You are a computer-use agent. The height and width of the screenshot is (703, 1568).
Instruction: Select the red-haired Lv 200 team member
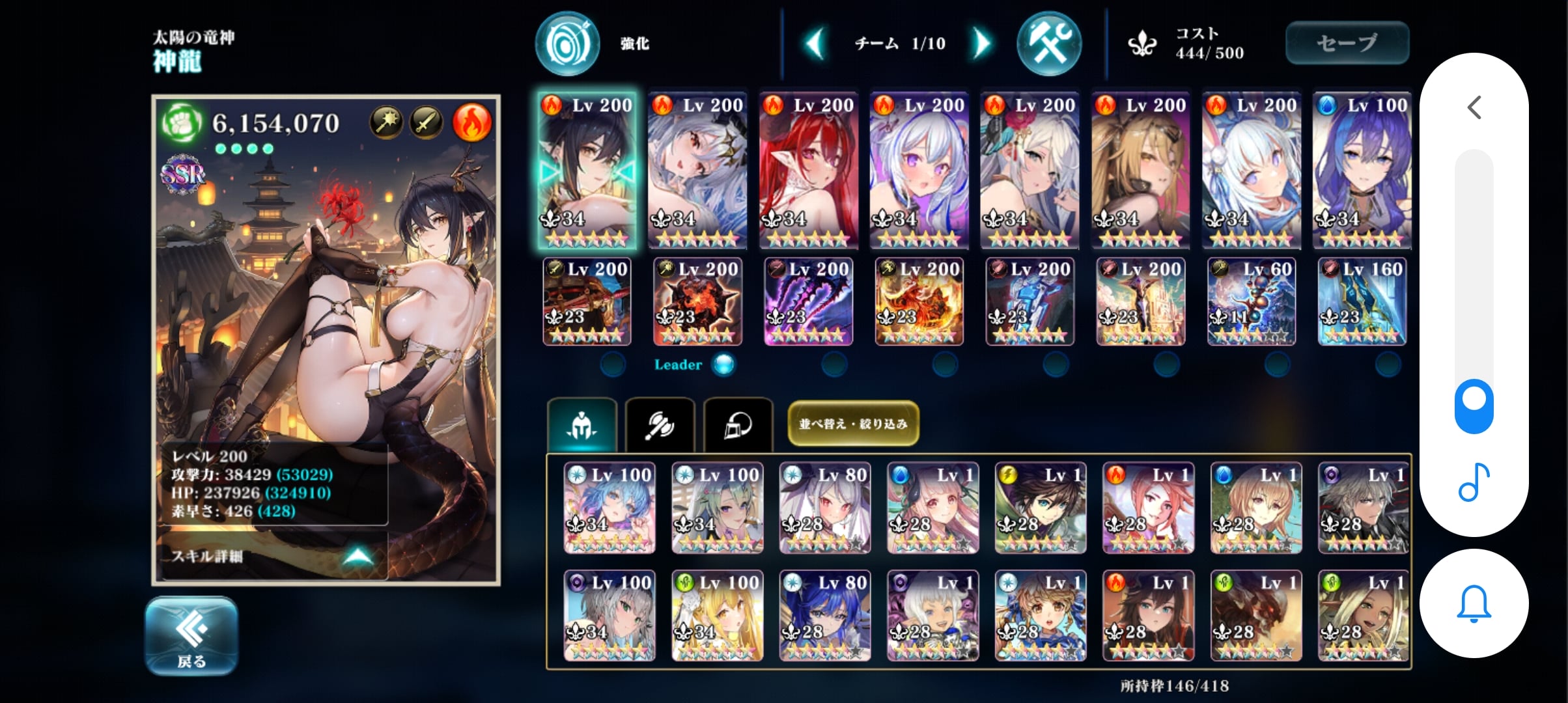pos(808,169)
